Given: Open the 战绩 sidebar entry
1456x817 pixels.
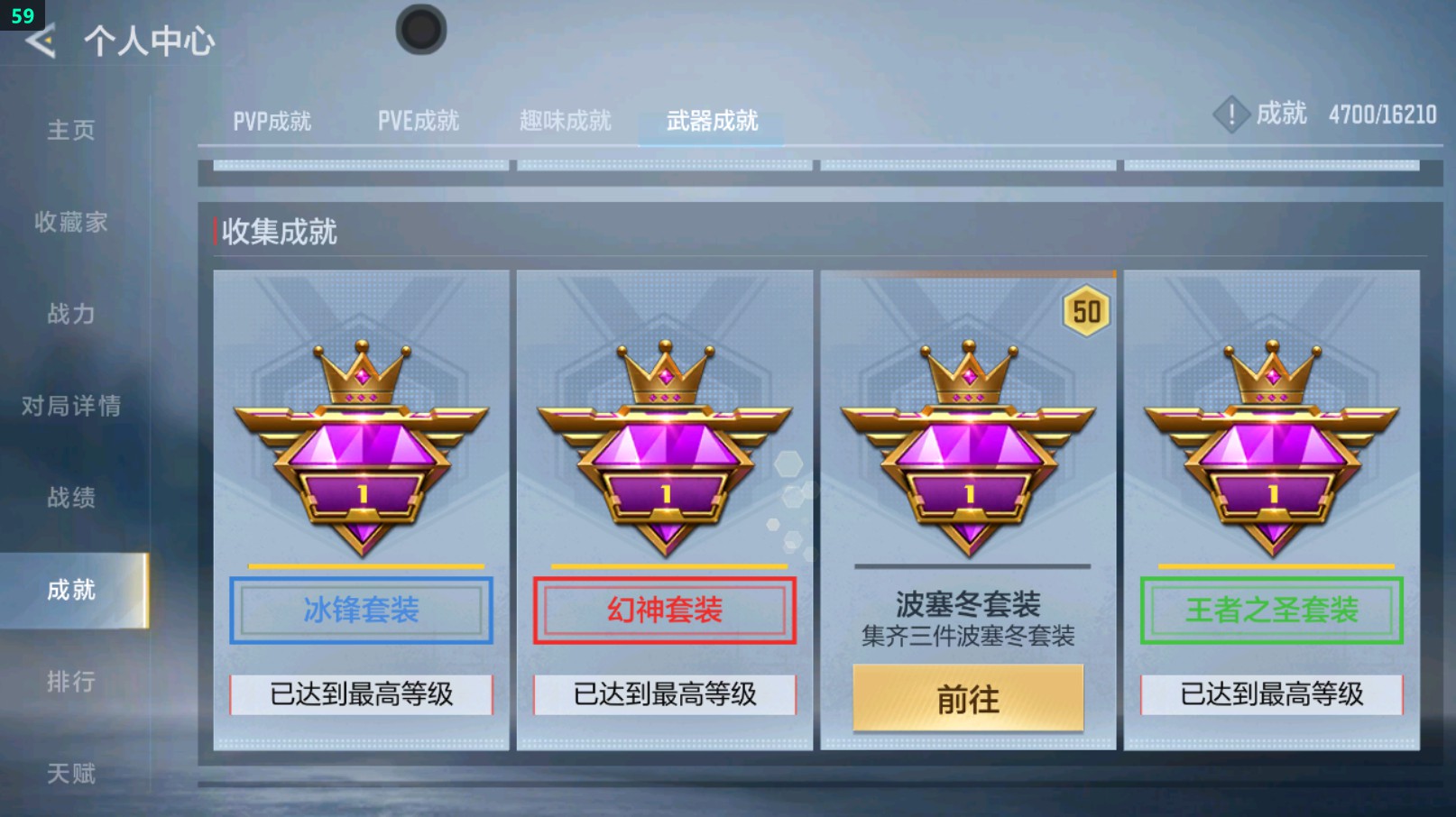Looking at the screenshot, I should [70, 499].
